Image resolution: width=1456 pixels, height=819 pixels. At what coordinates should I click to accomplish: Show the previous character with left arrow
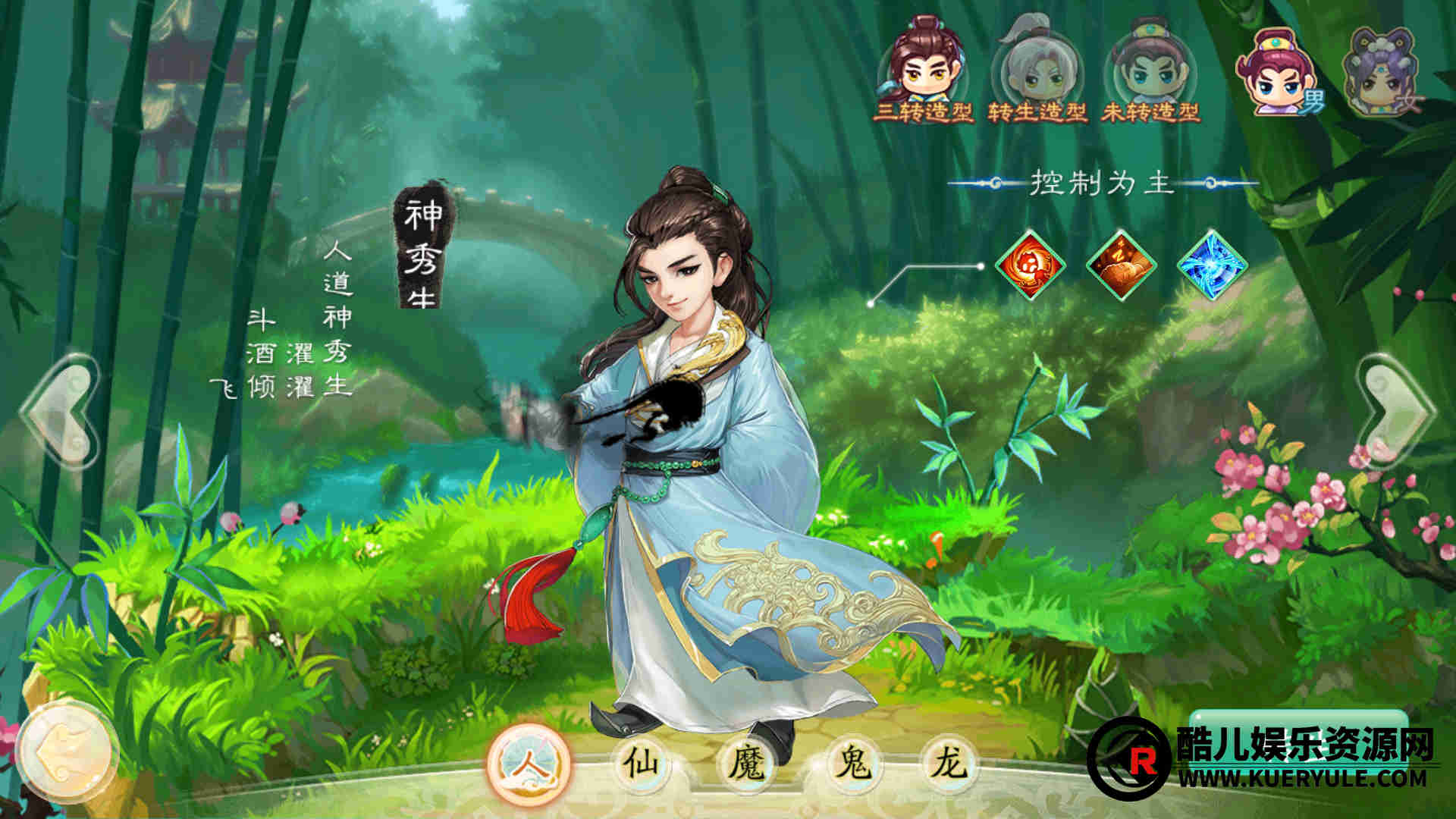click(62, 411)
